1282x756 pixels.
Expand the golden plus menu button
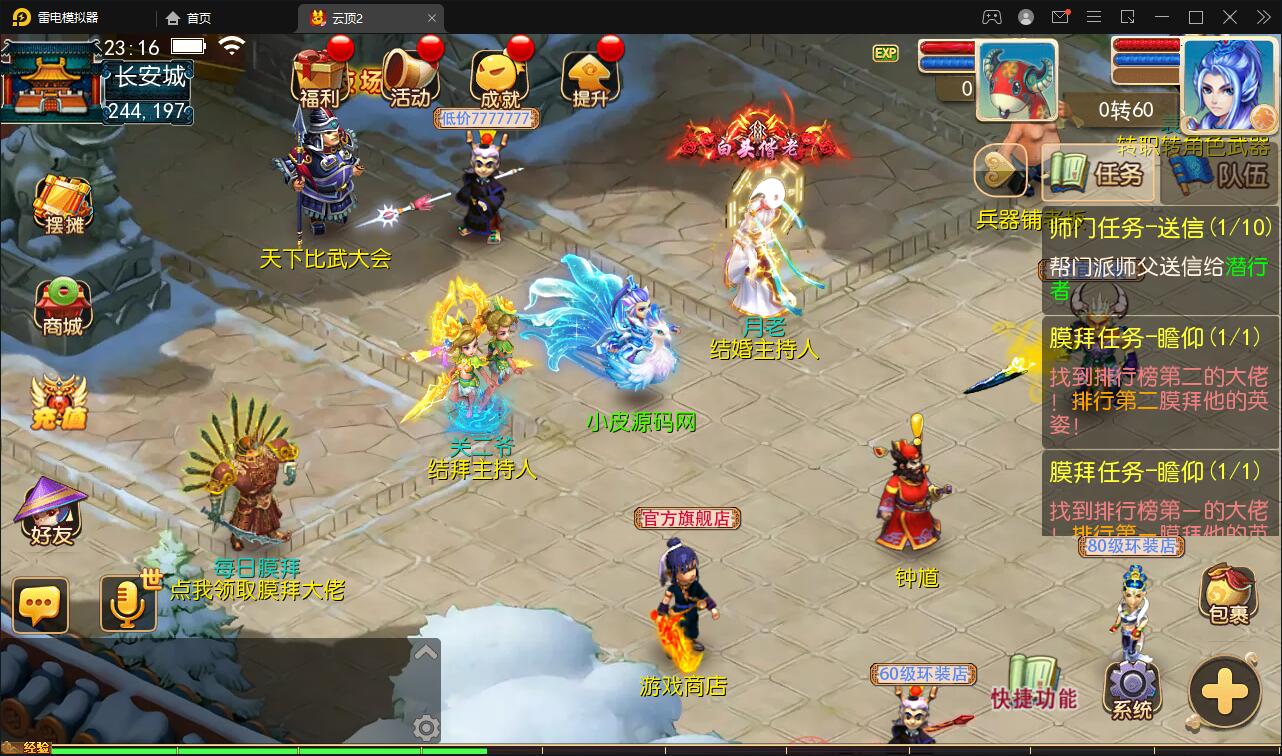point(1222,692)
